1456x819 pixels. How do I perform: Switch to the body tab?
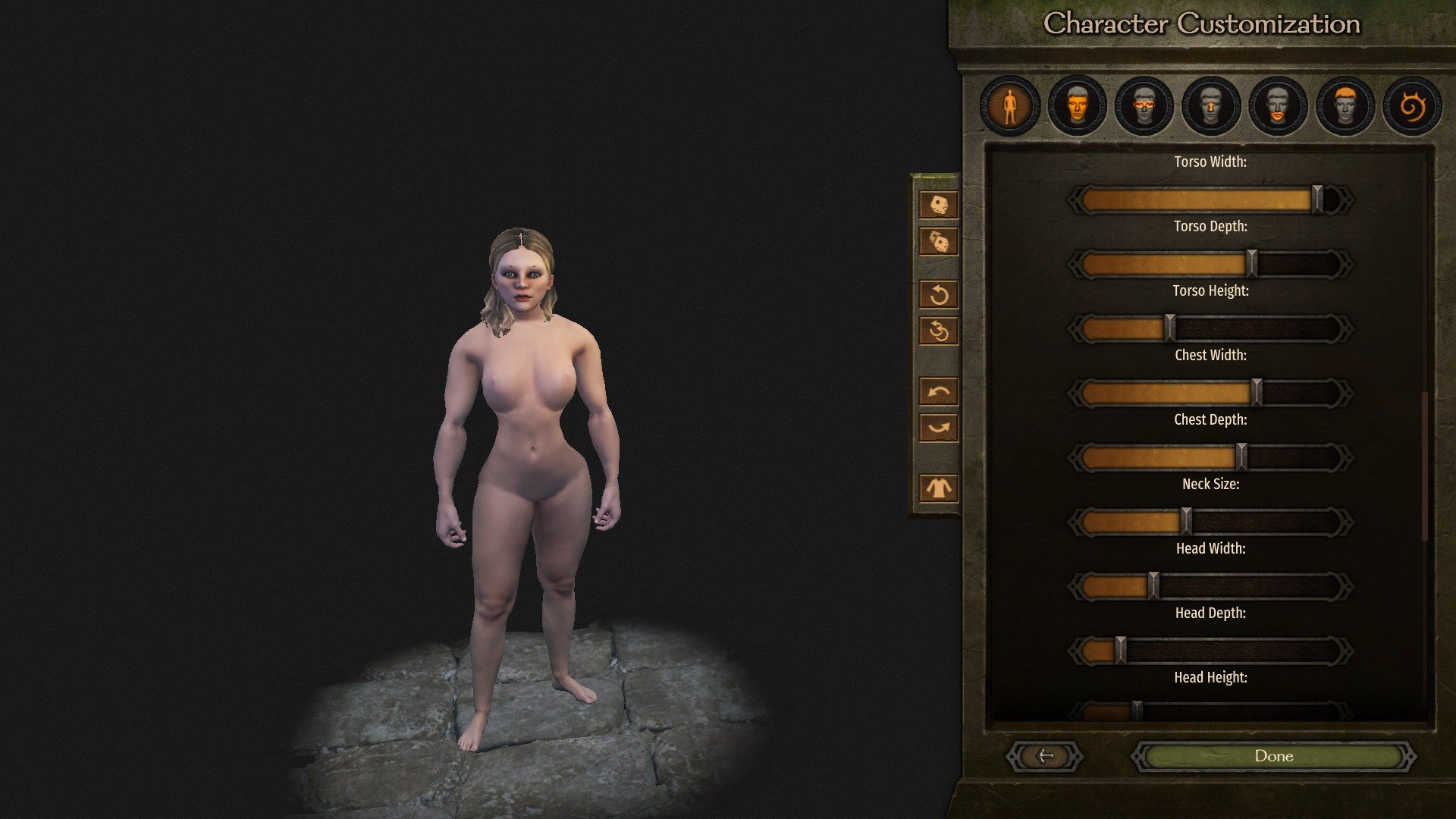[1009, 106]
